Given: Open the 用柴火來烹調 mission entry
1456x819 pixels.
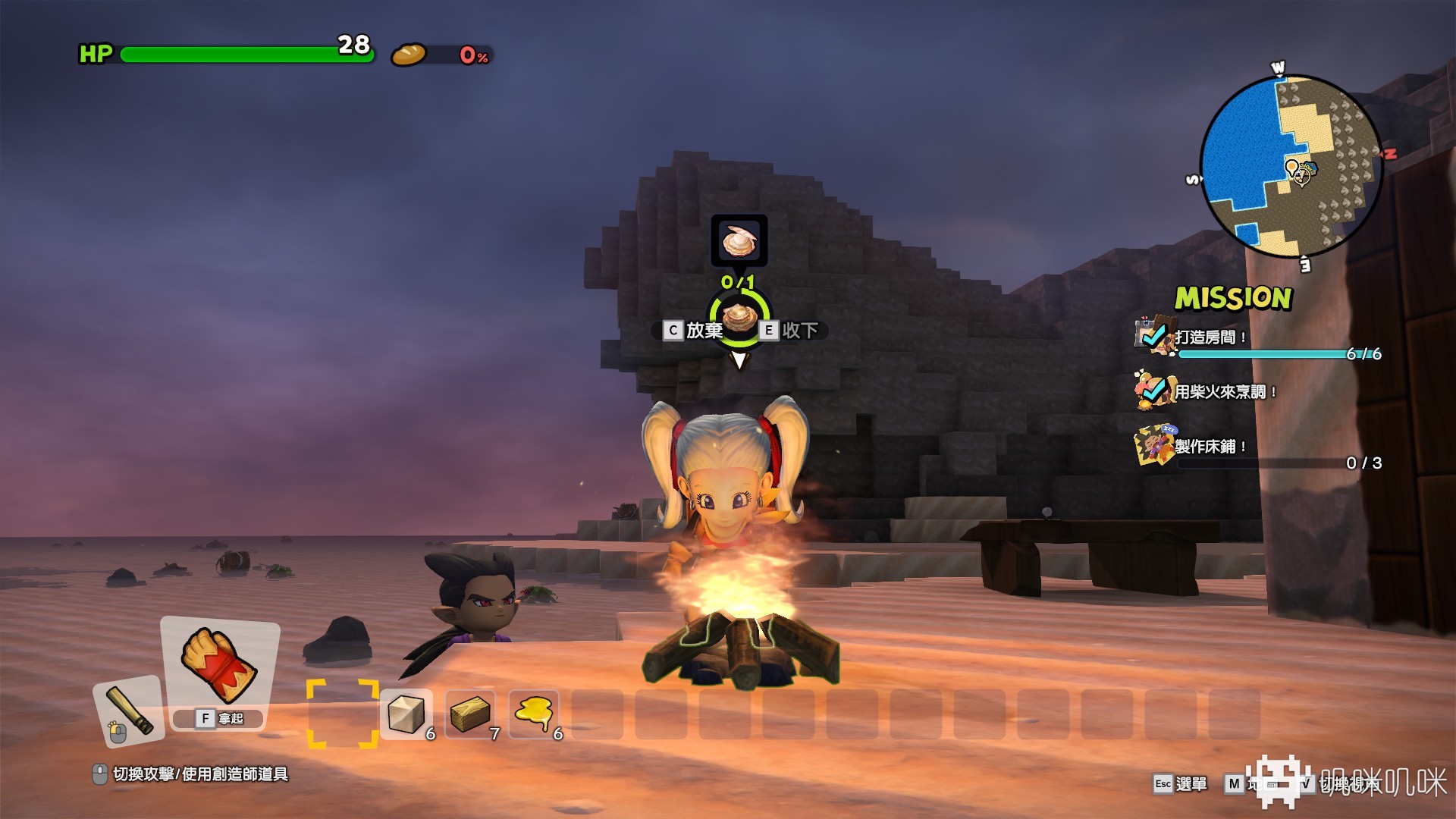Looking at the screenshot, I should tap(1222, 391).
